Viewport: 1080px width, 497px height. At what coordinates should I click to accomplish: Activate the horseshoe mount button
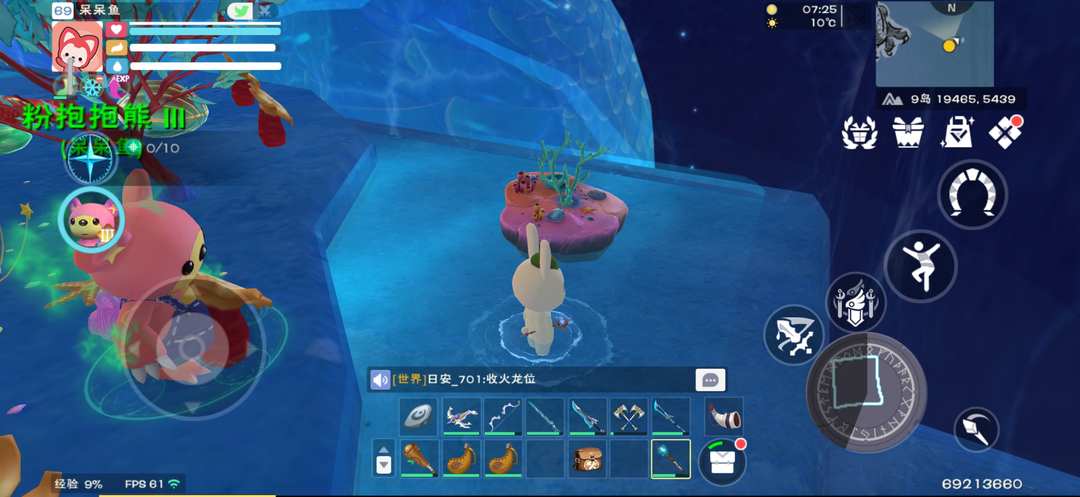point(972,194)
